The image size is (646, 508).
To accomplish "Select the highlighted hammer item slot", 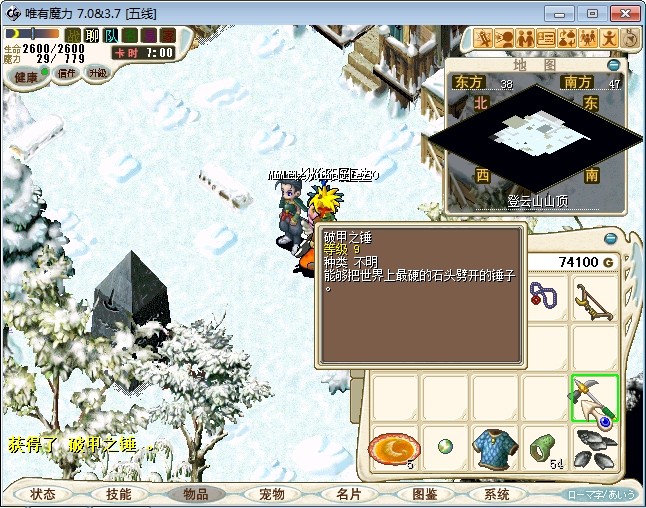I will tap(595, 397).
